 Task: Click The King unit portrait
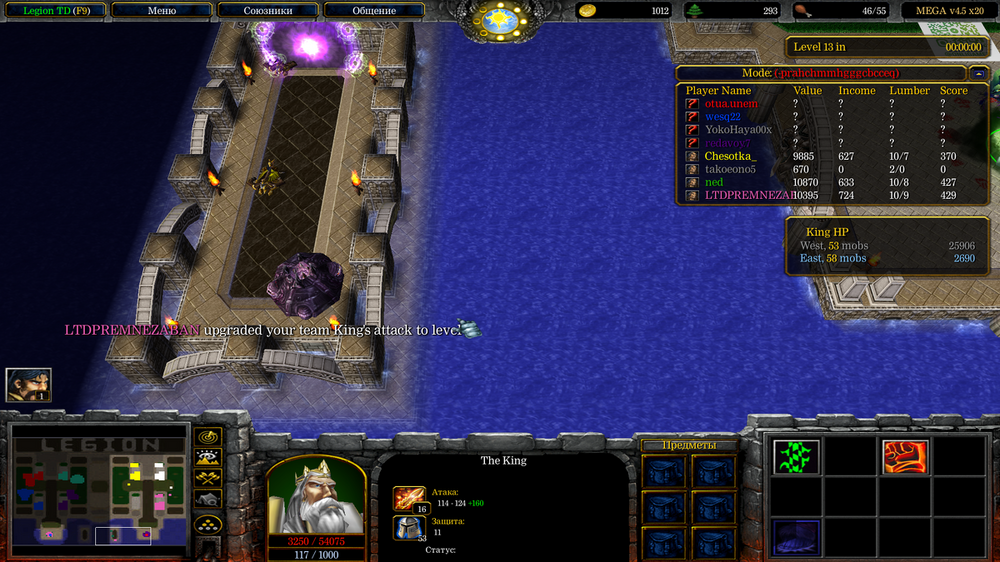click(x=316, y=496)
